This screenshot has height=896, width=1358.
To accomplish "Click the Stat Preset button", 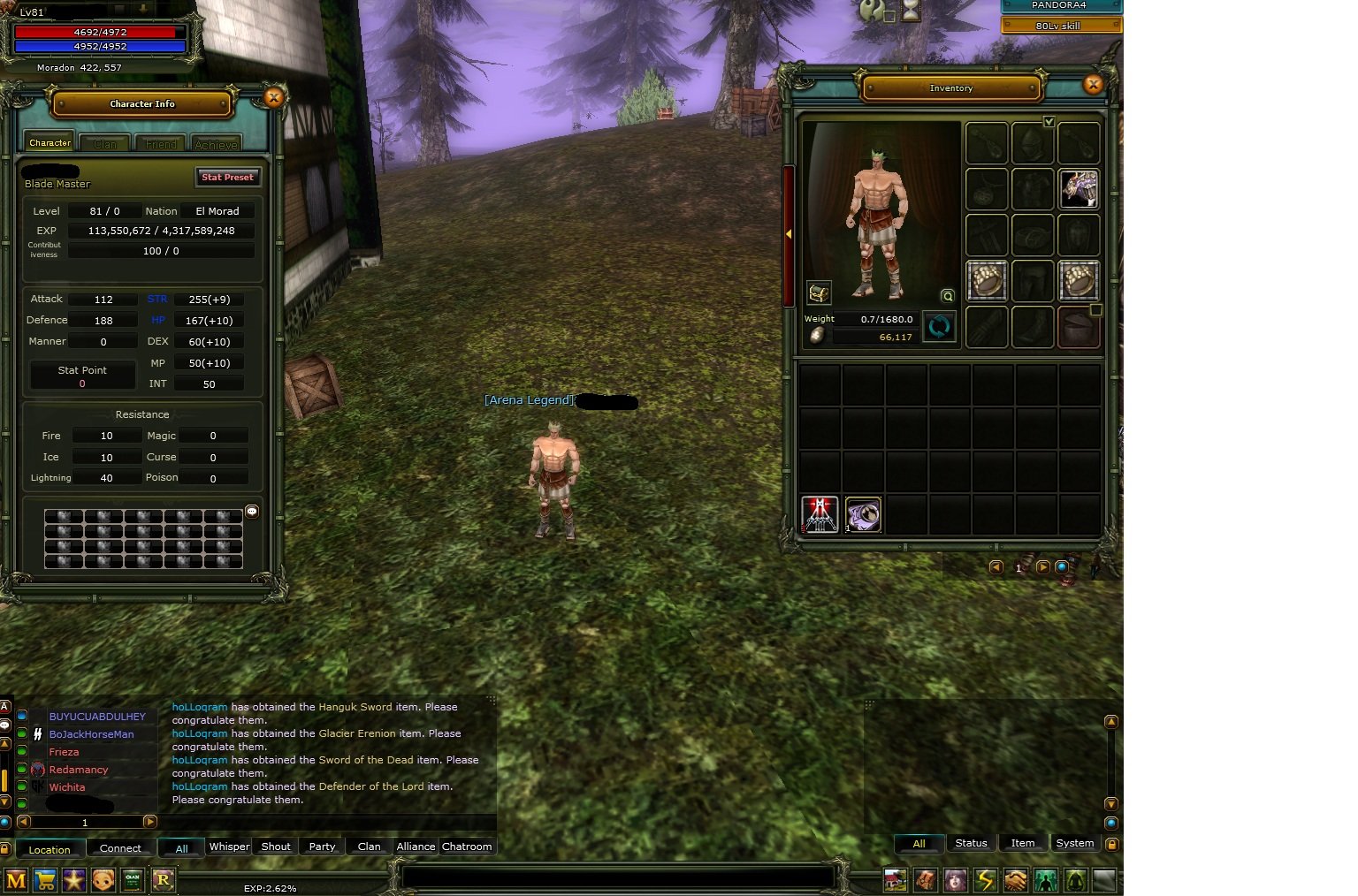I will (x=227, y=177).
